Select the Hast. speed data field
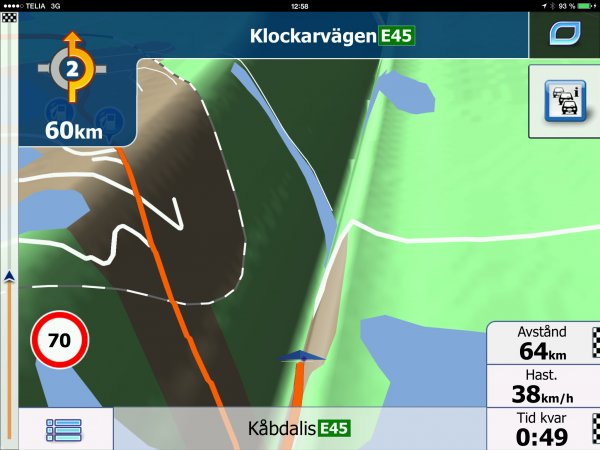Viewport: 600px width, 450px height. tap(542, 386)
